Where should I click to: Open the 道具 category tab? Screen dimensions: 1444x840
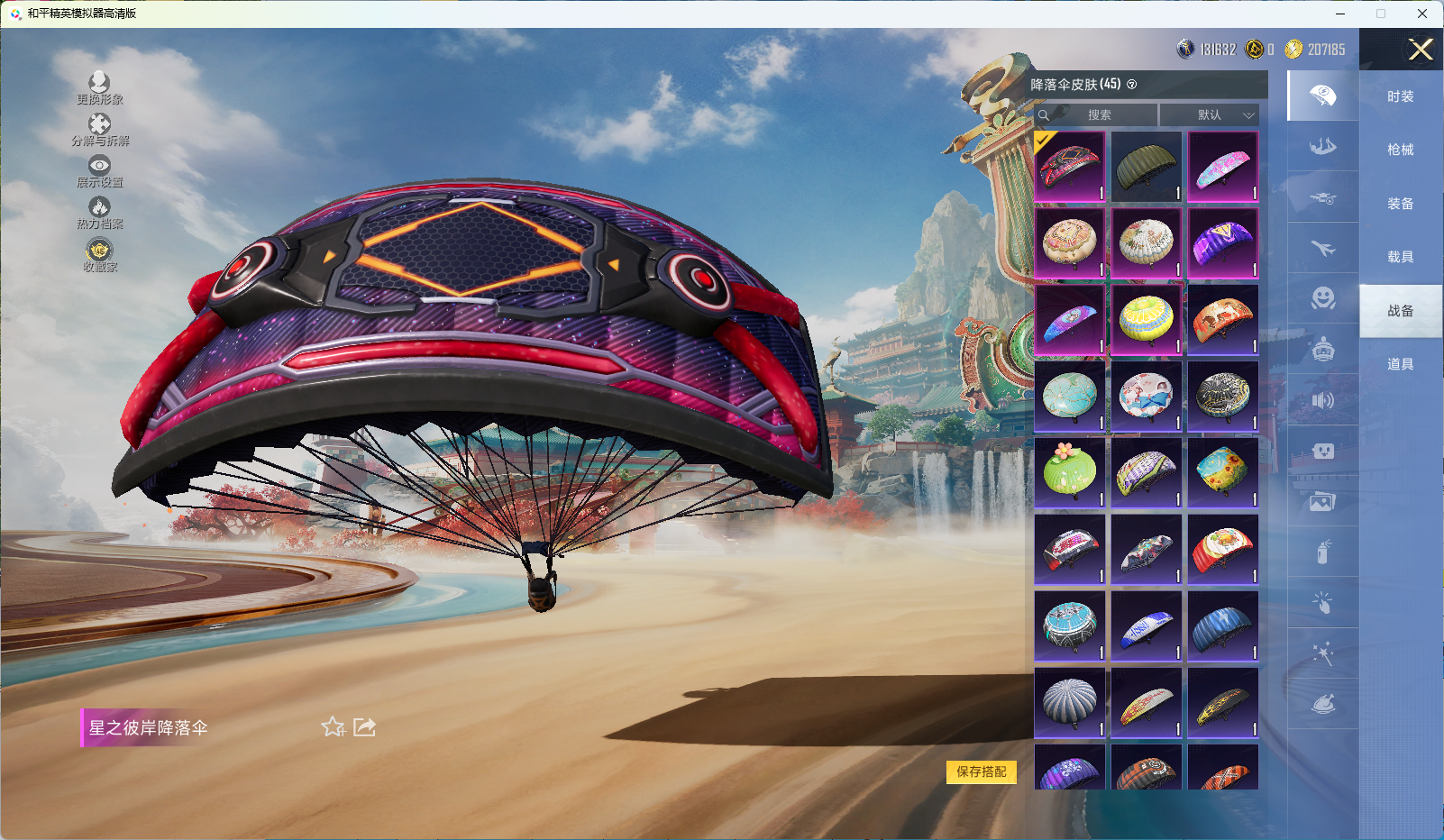(1400, 364)
